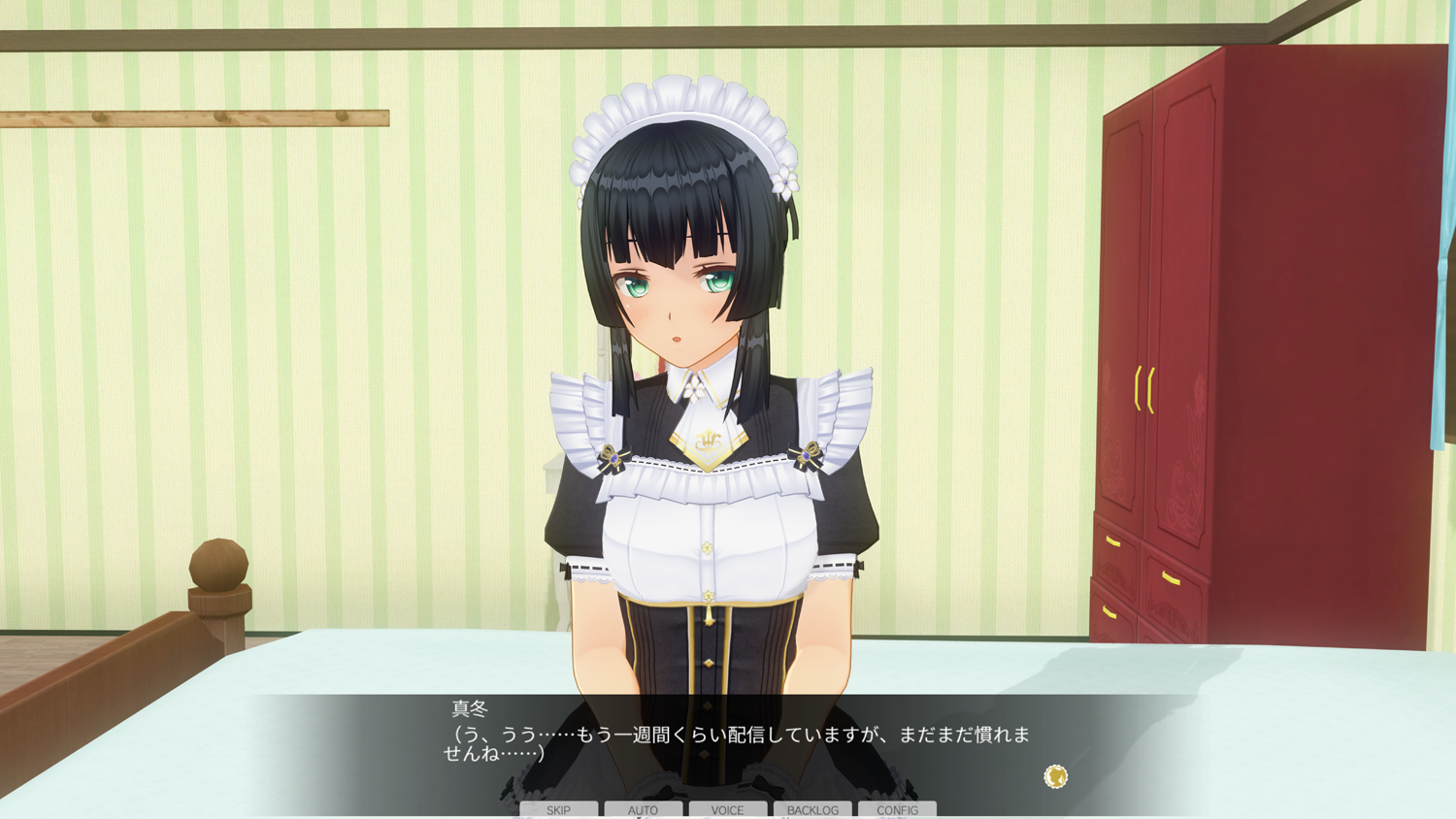Open the BACKLOG history
This screenshot has height=819, width=1456.
(x=812, y=809)
